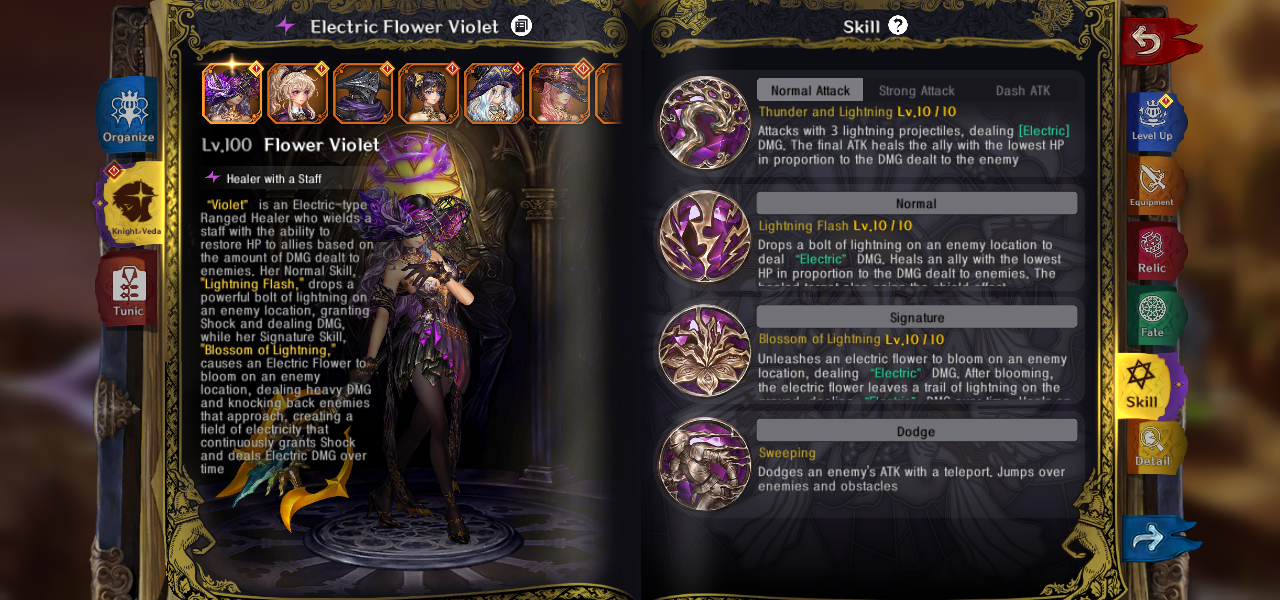The image size is (1280, 600).
Task: Select the blonde knight portrait thumbnail
Action: click(297, 94)
